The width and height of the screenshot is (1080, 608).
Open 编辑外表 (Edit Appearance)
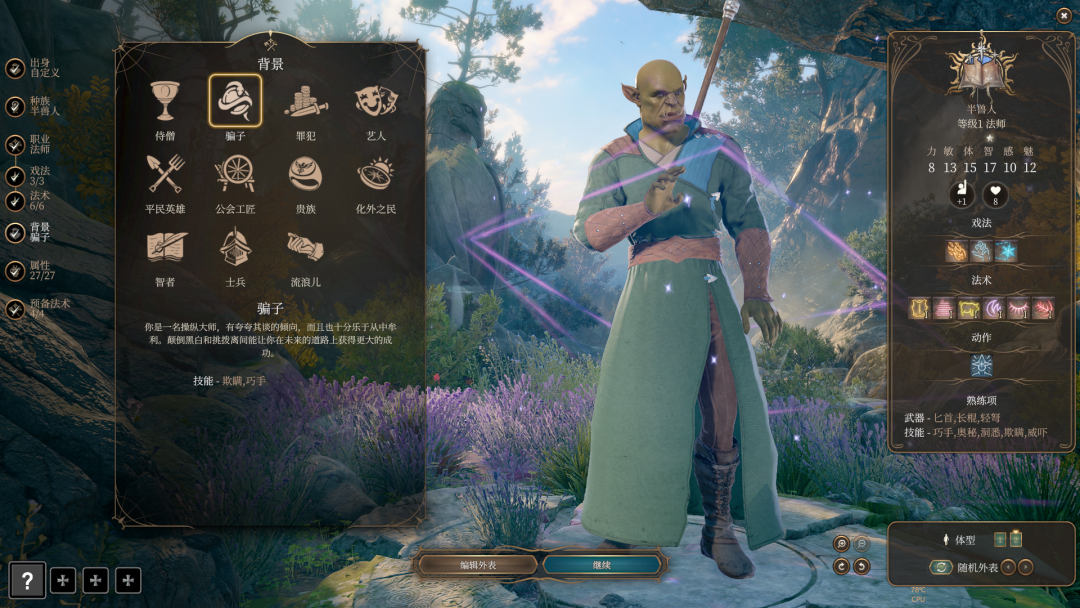coord(480,565)
